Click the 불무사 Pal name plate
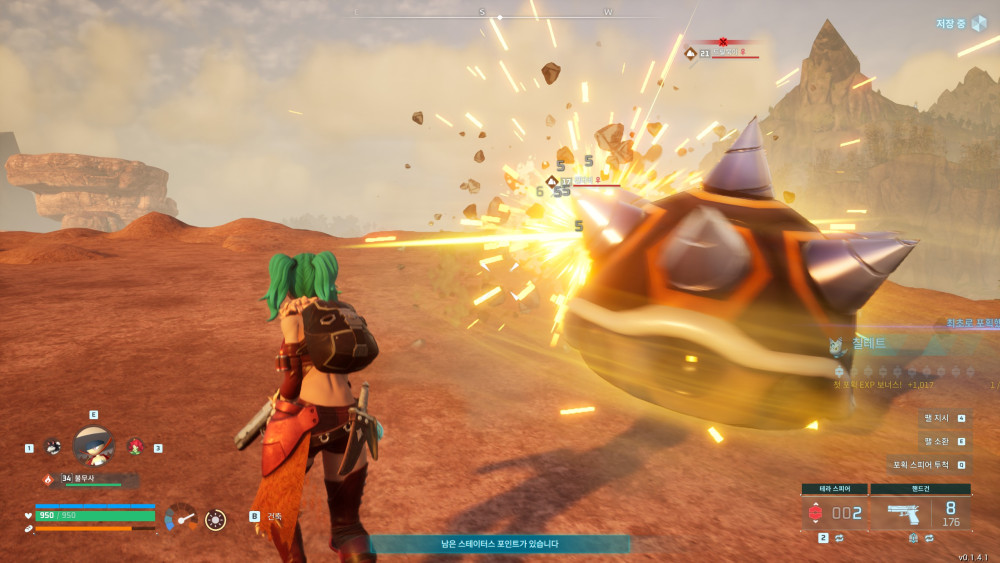 tap(92, 479)
